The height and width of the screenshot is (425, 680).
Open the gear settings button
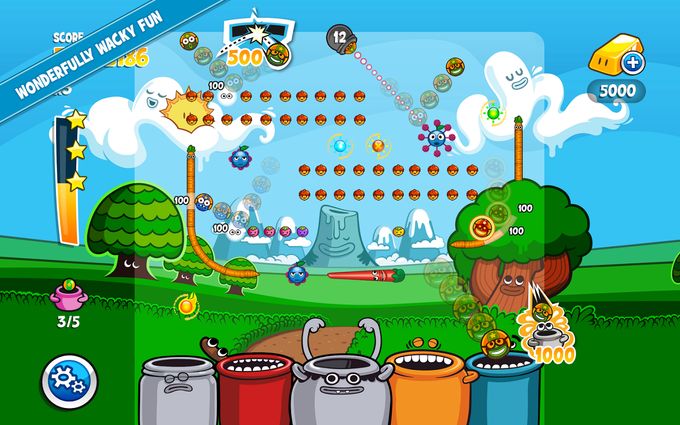coord(69,380)
